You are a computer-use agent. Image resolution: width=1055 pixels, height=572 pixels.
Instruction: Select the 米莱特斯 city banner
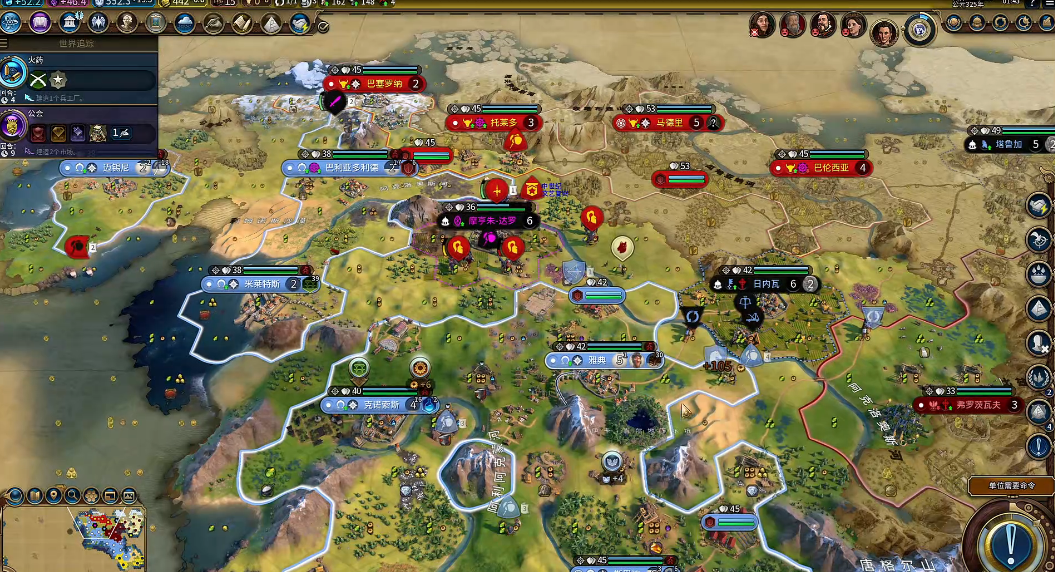(255, 284)
